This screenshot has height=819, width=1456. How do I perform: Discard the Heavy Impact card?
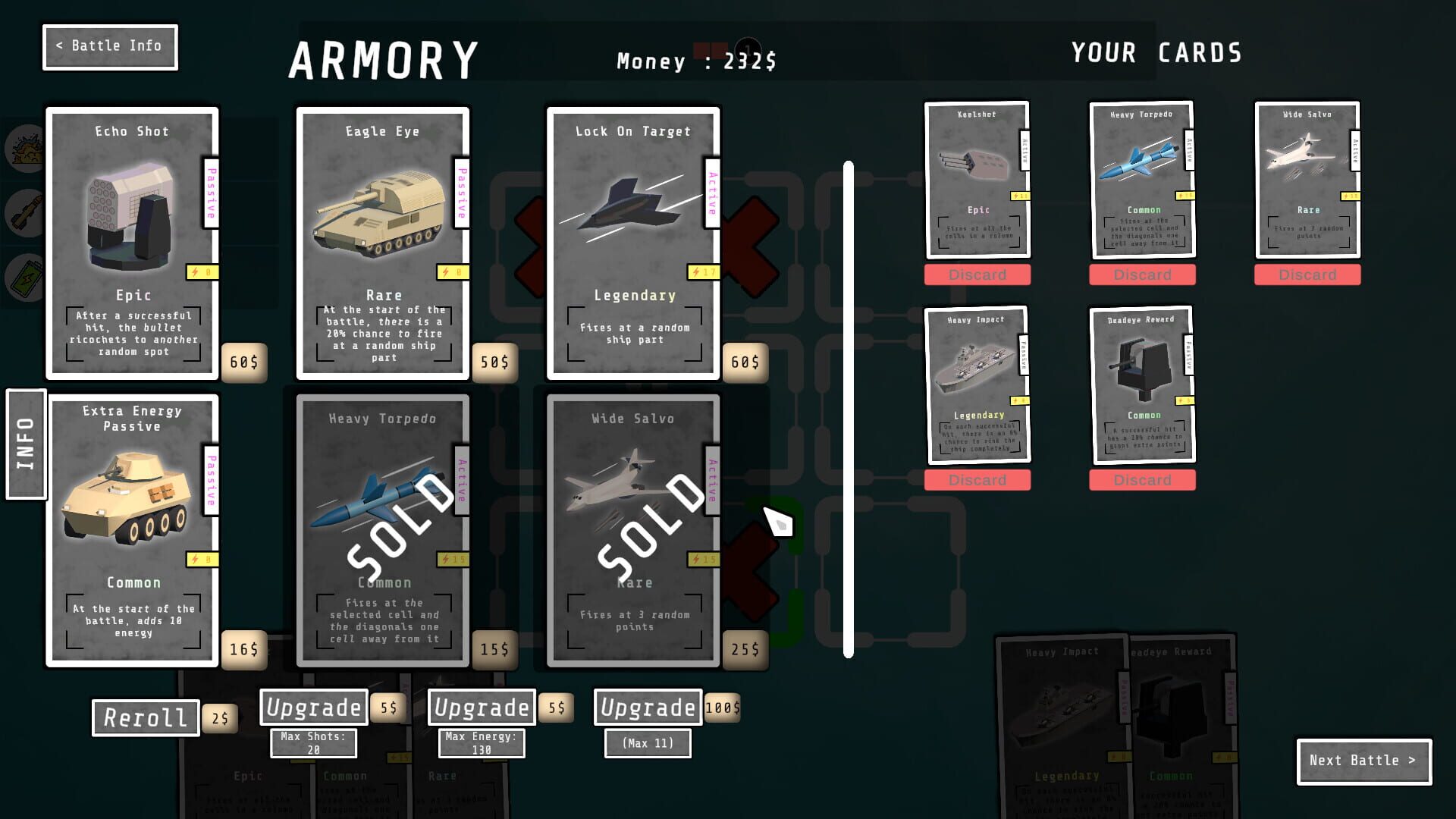(x=978, y=479)
